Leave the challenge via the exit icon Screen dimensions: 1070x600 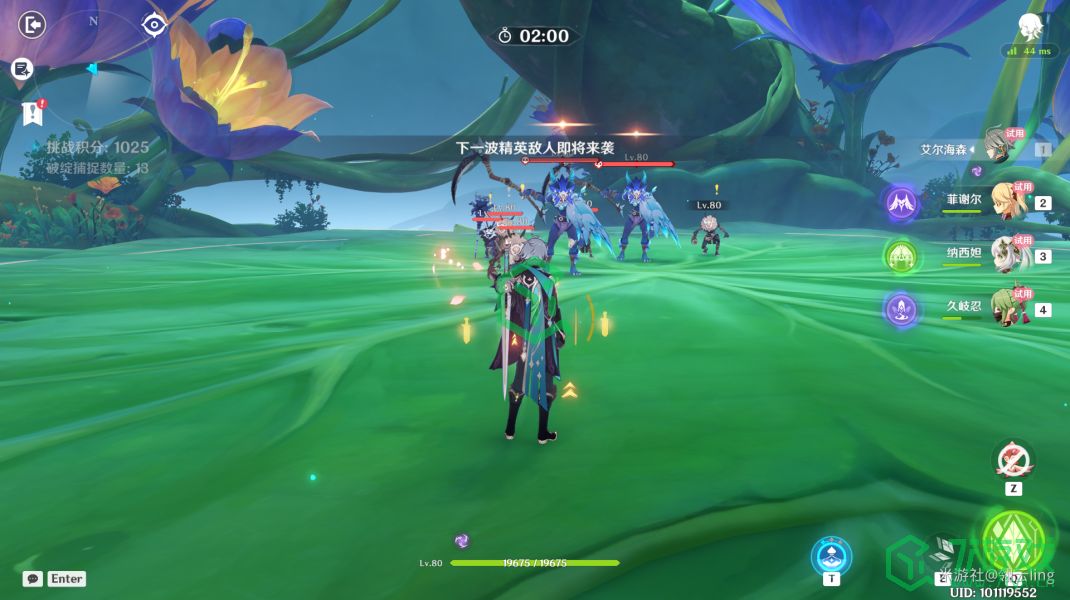pos(32,24)
